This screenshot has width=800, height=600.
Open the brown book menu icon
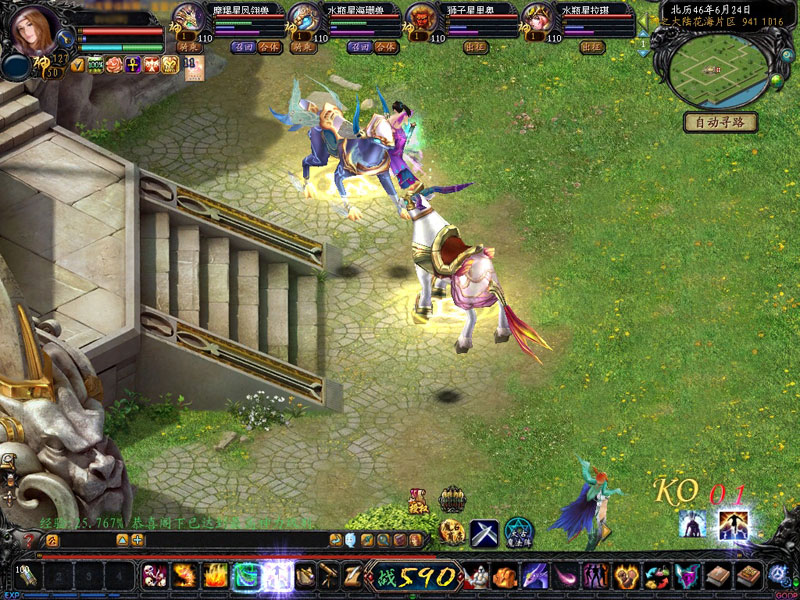pos(717,576)
